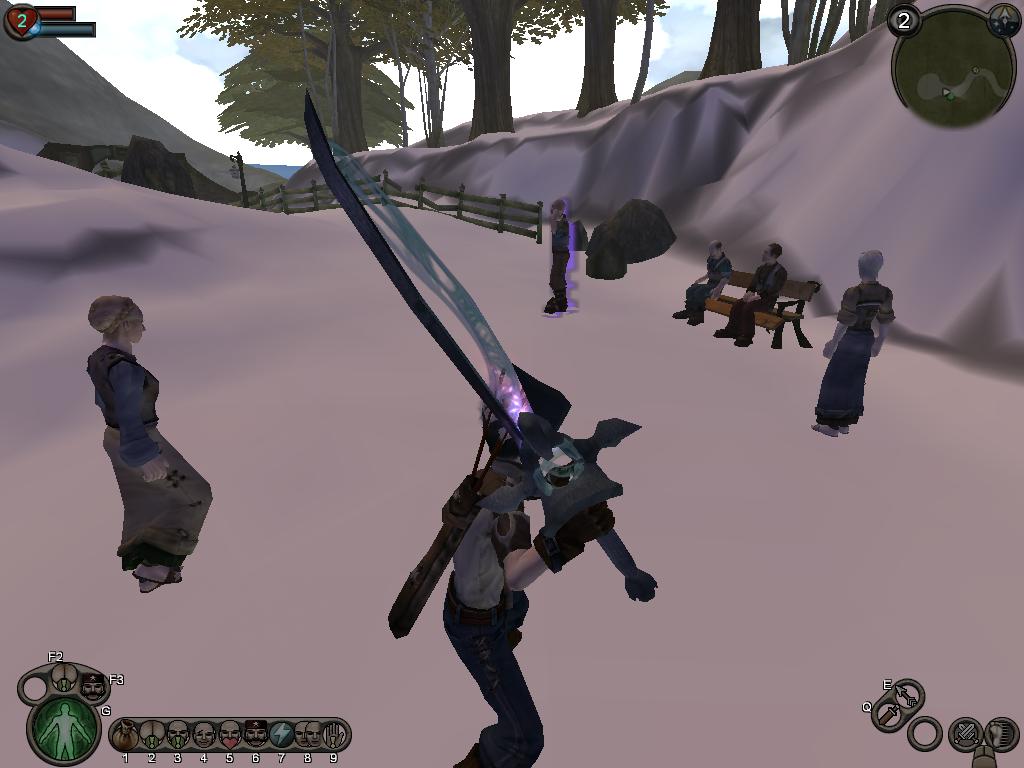Select the pirate hat face in slot 6
Screen dimensions: 1024x768
click(x=256, y=735)
